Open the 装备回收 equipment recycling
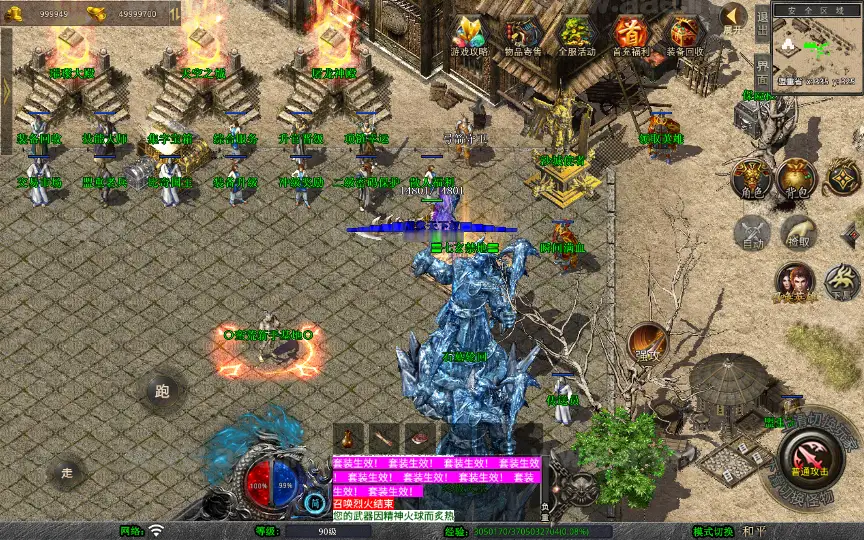This screenshot has height=540, width=864. [x=684, y=36]
